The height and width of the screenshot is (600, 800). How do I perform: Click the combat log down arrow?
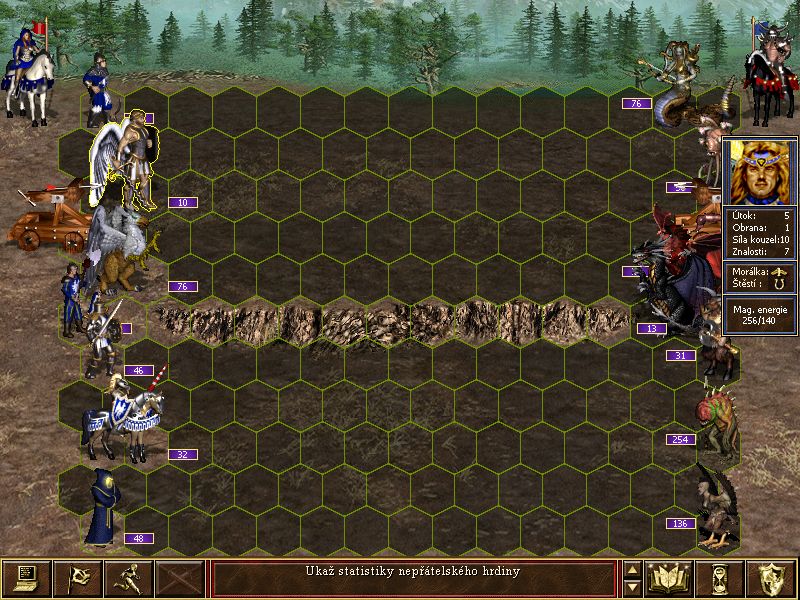[x=632, y=587]
